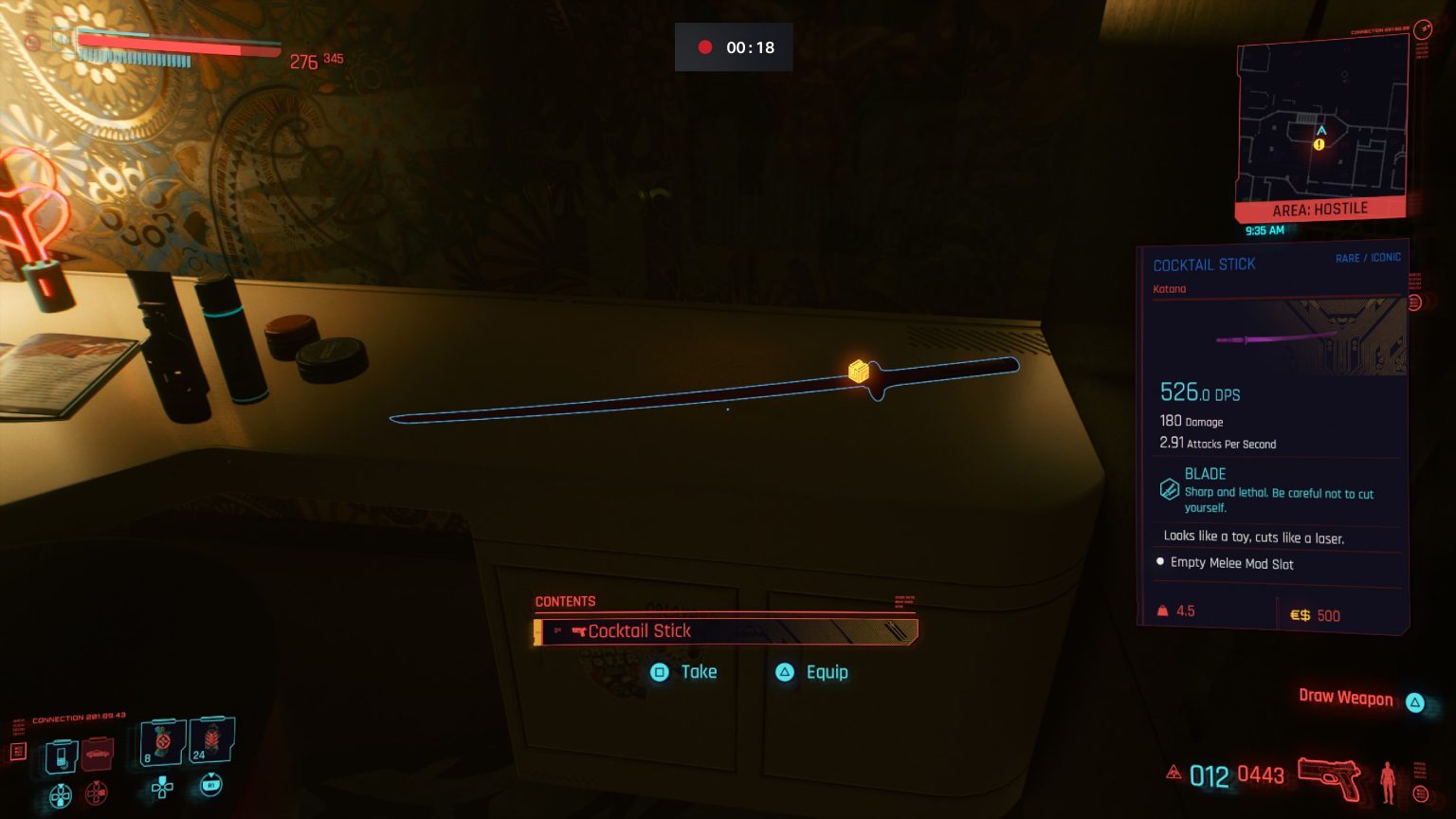View the Cocktail Stick katana preview image
1456x819 pixels.
[x=1278, y=338]
